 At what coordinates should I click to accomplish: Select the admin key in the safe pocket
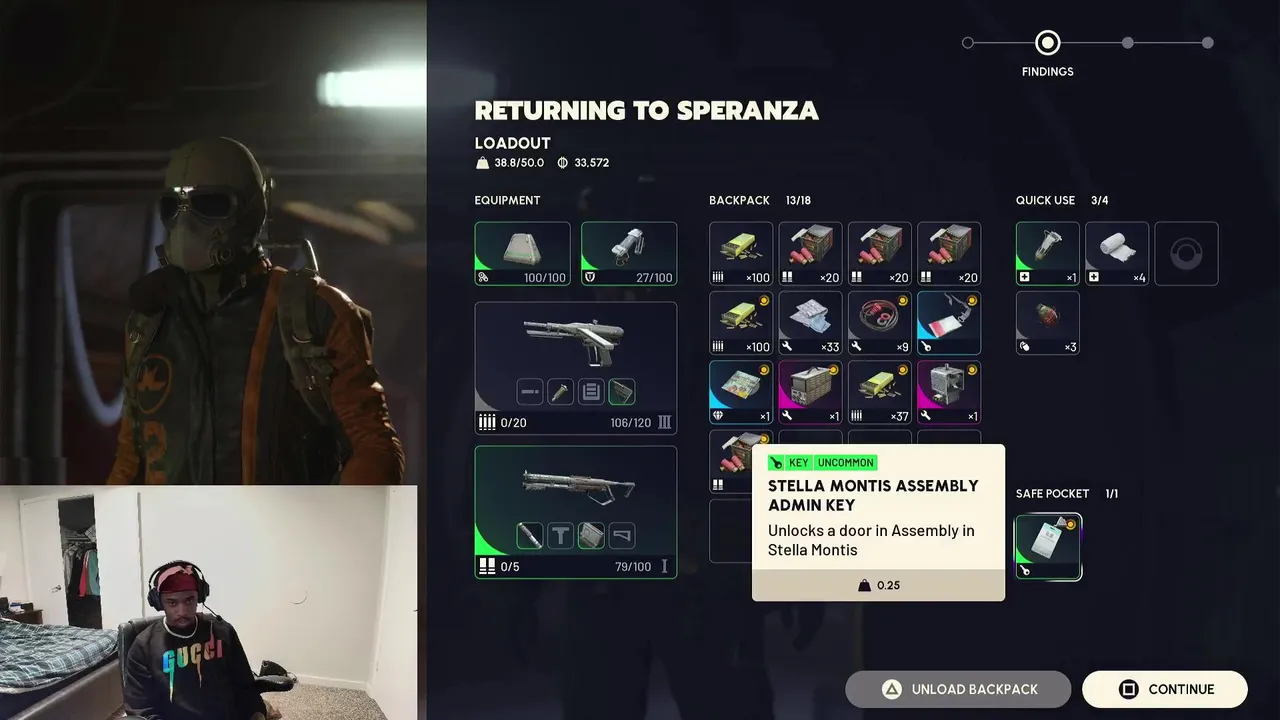(1048, 547)
